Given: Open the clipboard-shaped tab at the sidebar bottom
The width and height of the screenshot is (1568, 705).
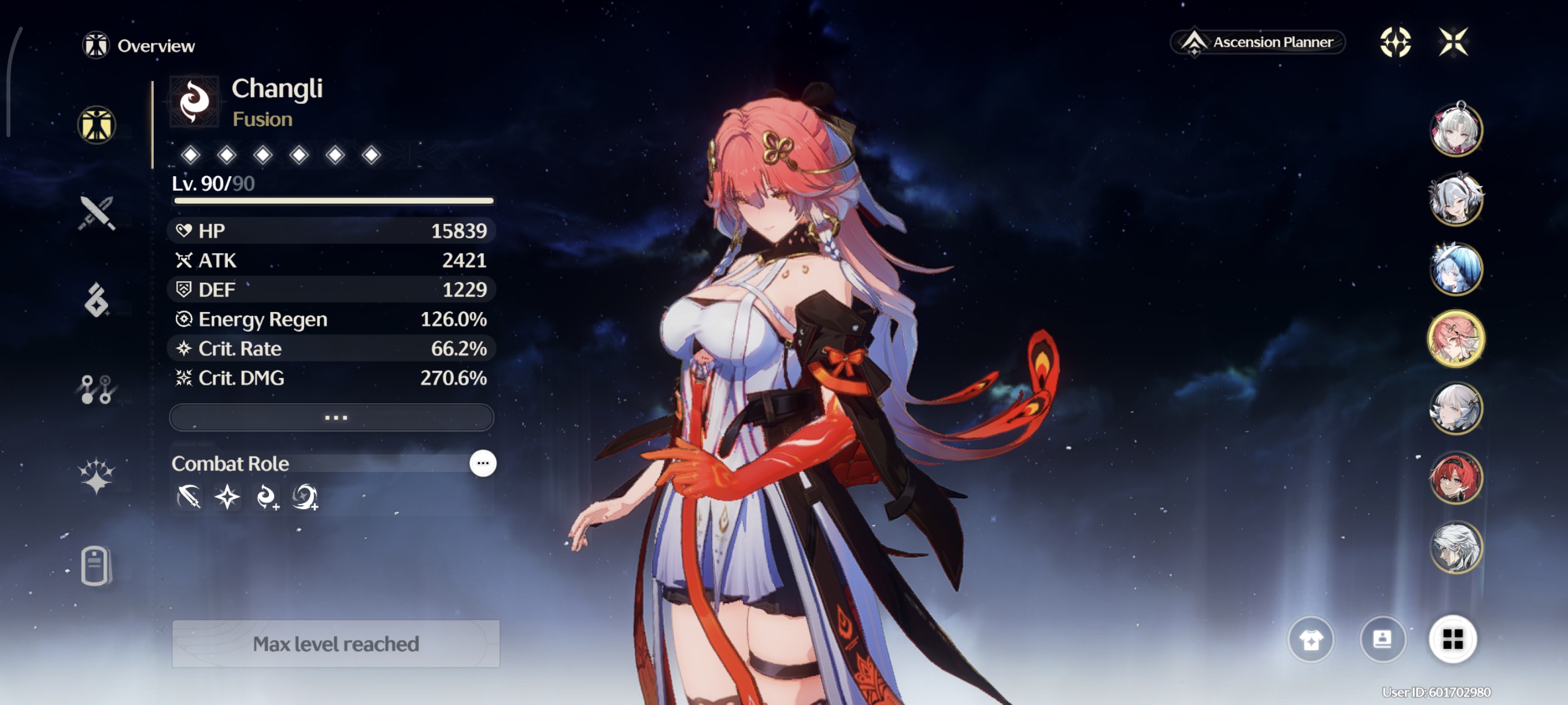Looking at the screenshot, I should click(x=95, y=566).
